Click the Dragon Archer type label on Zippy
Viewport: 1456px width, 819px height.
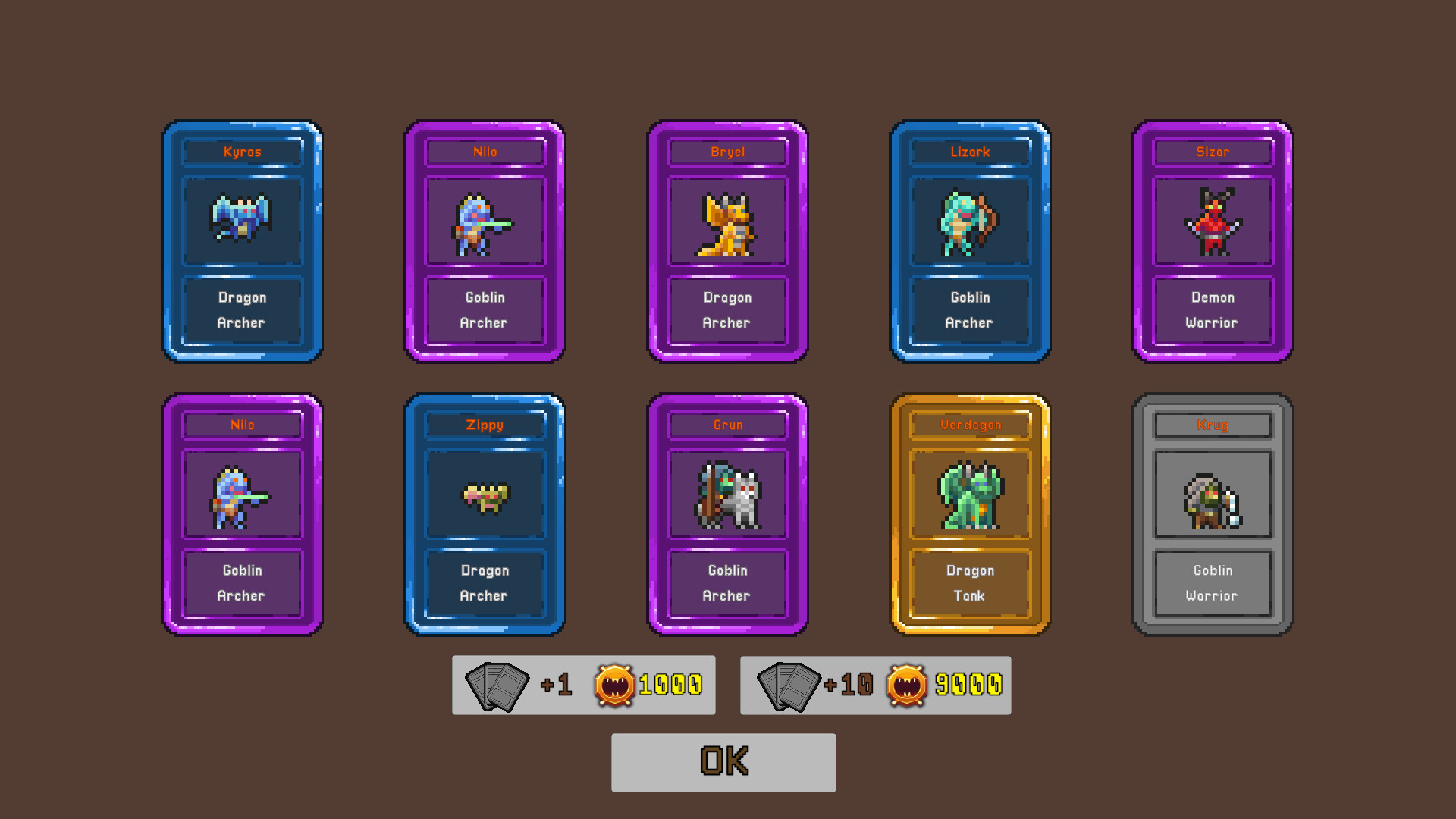[485, 583]
